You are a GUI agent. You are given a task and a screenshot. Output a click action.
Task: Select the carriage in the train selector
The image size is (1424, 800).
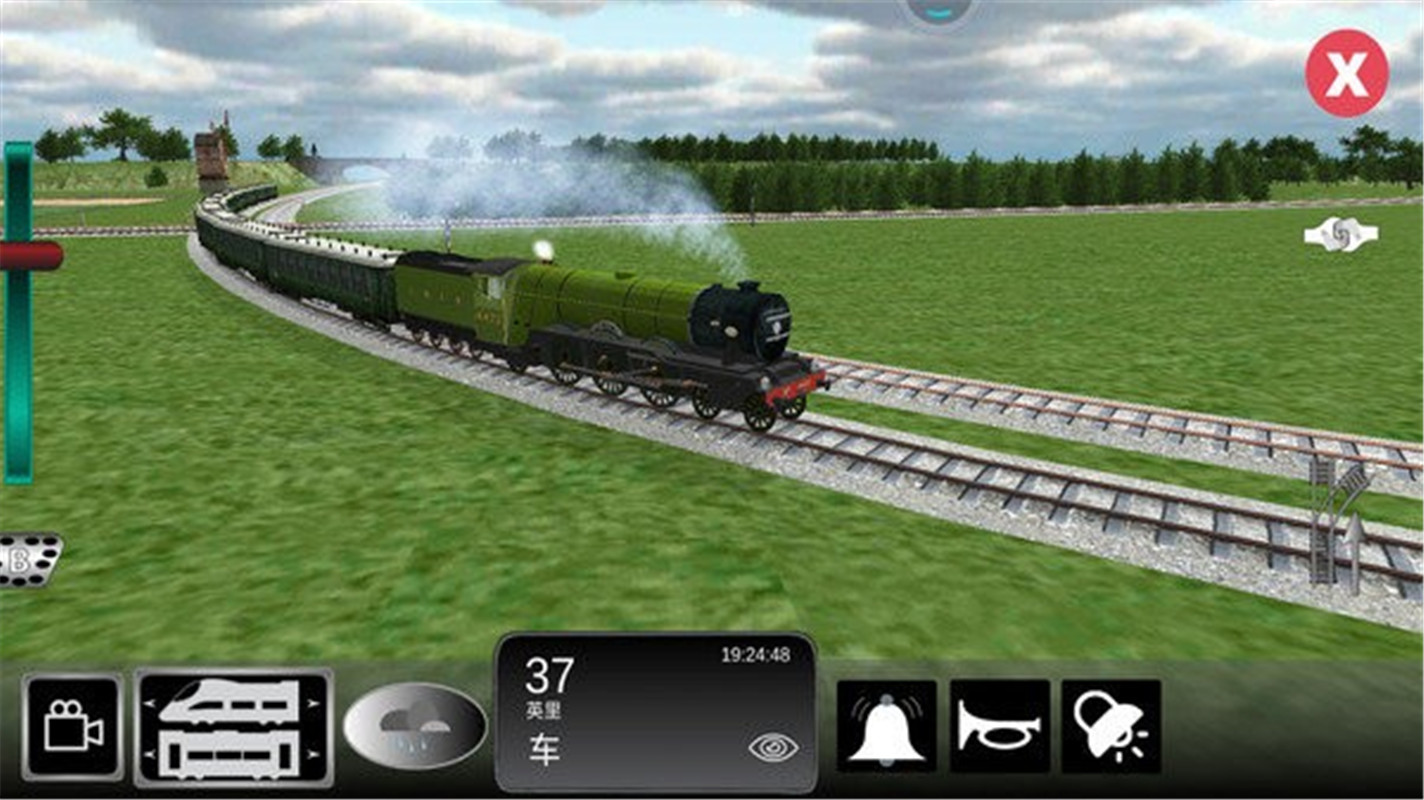coord(232,755)
